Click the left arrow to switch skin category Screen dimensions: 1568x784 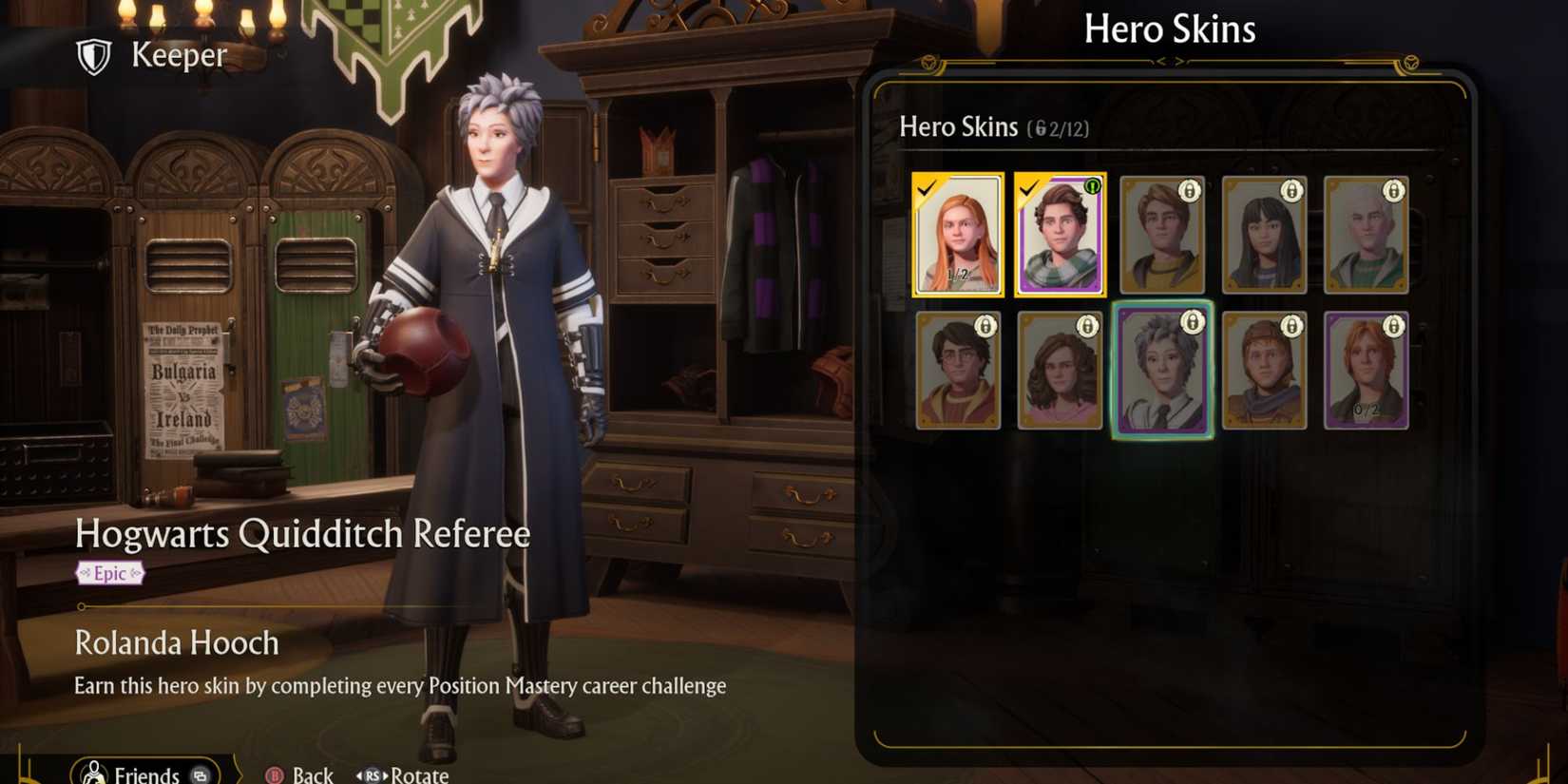(1161, 59)
